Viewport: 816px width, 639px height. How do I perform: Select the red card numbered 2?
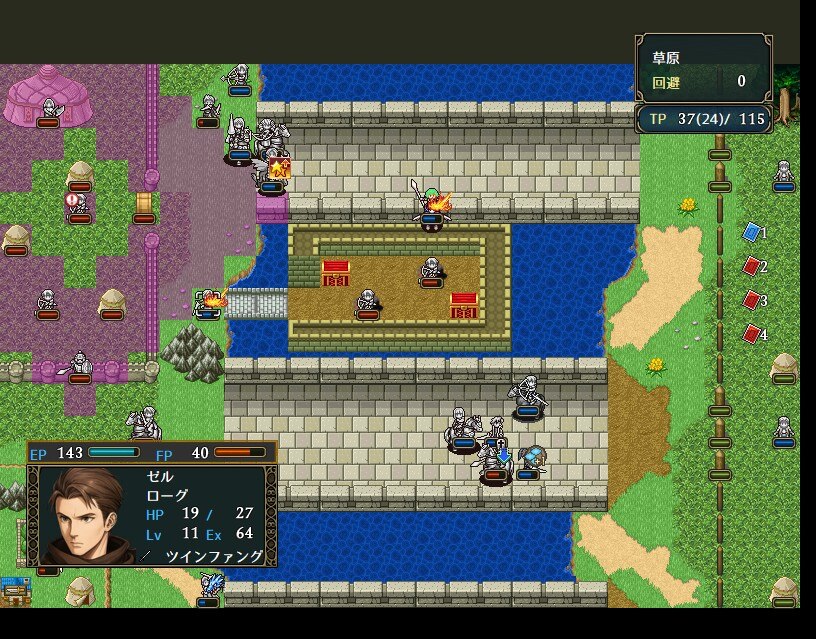point(752,266)
